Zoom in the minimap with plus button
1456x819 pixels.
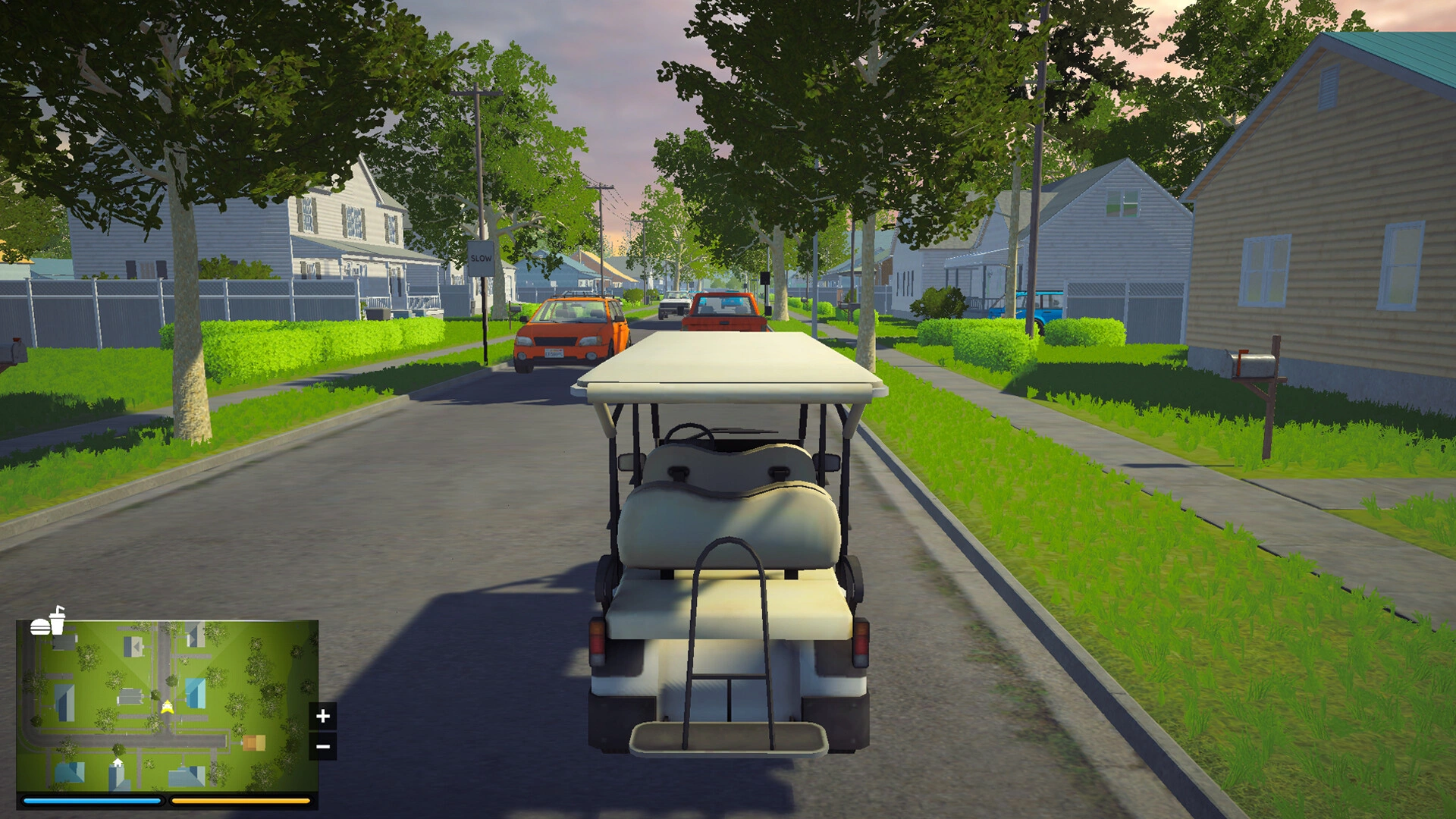point(322,716)
